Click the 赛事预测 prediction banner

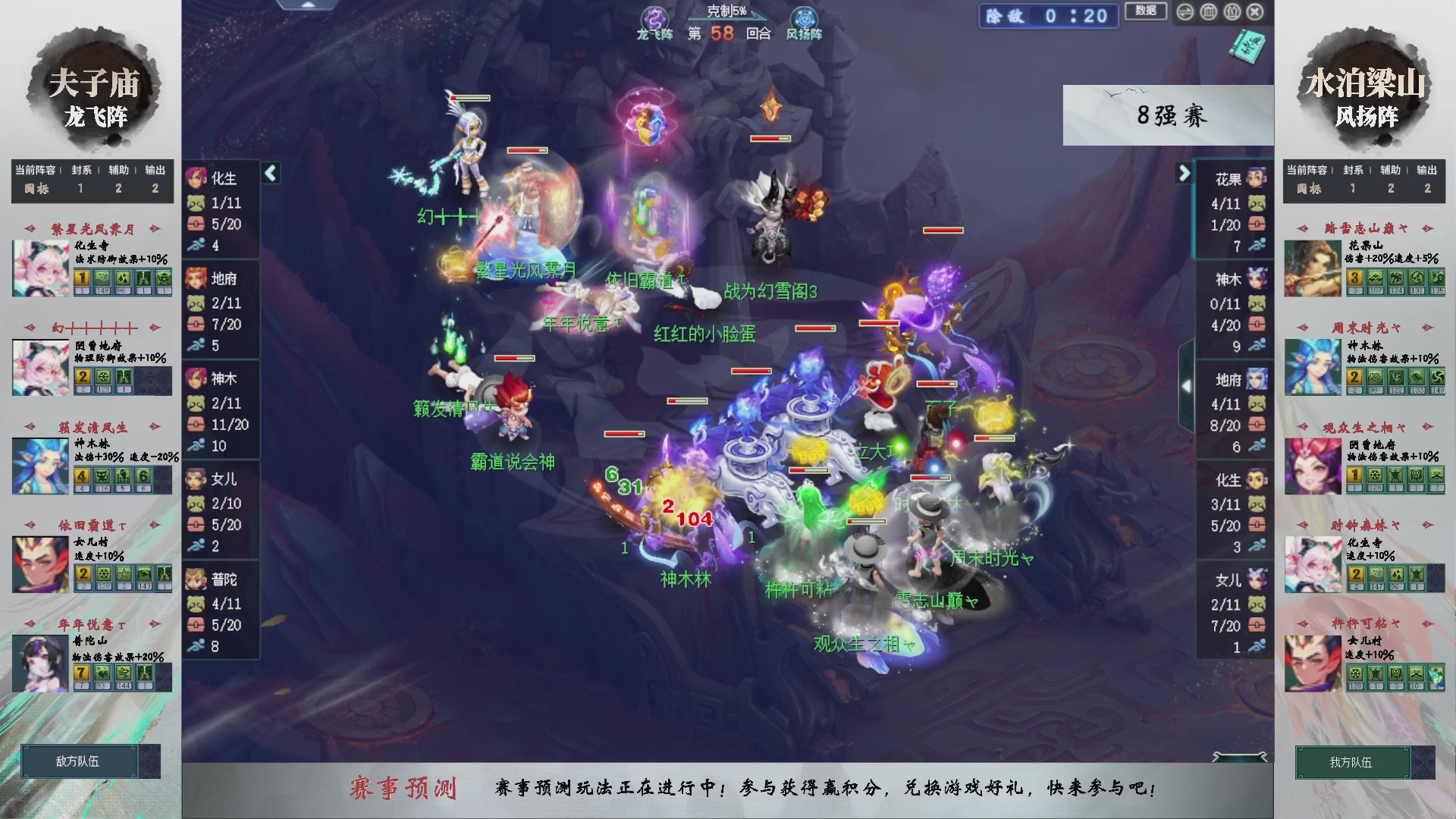[406, 789]
